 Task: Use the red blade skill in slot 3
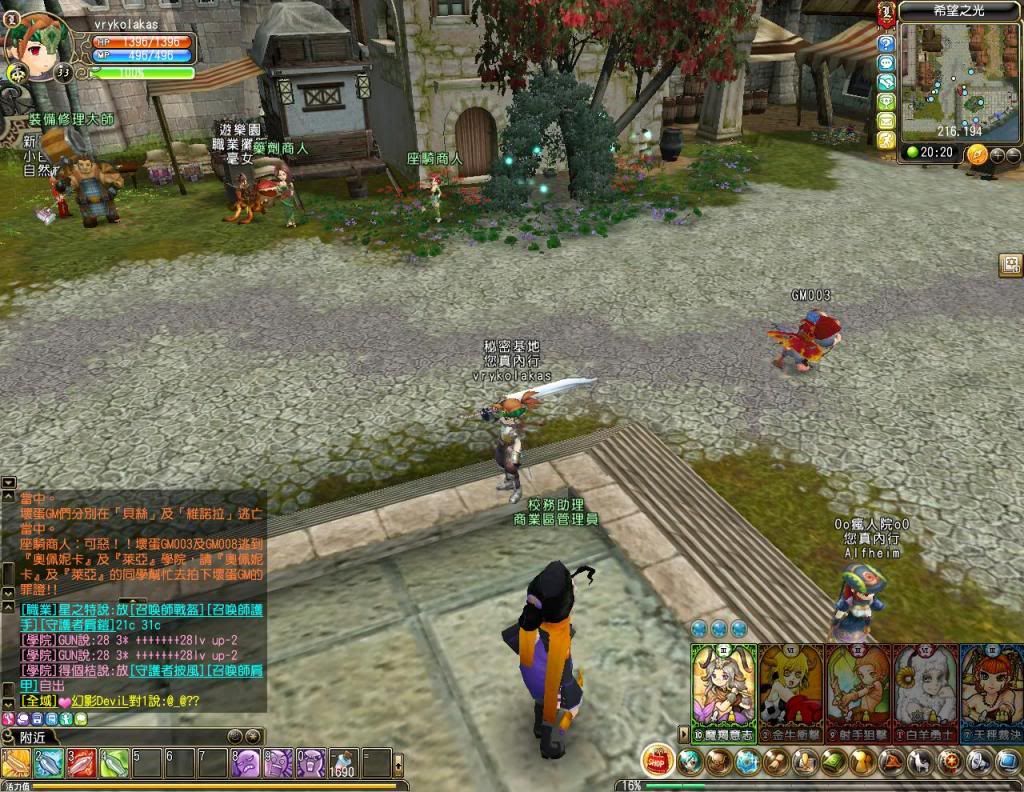[x=82, y=764]
